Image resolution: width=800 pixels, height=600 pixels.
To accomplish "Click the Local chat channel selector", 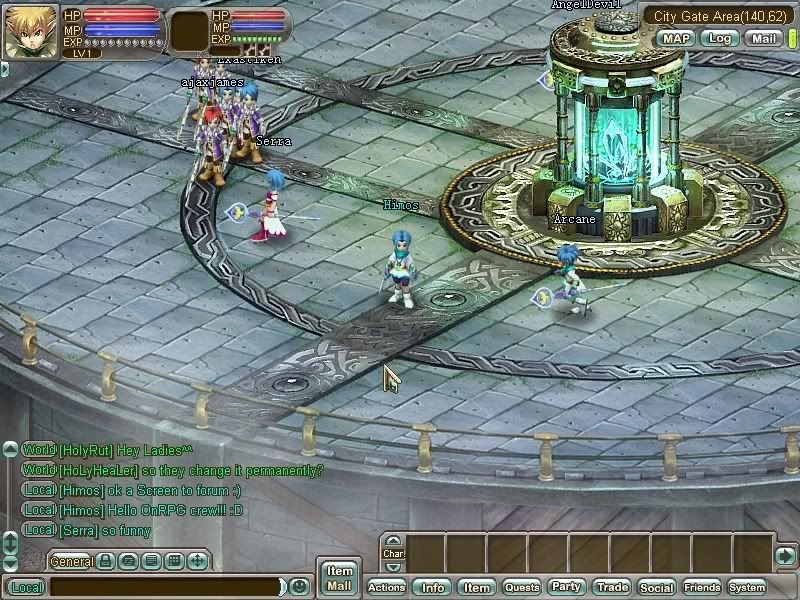I will [26, 588].
